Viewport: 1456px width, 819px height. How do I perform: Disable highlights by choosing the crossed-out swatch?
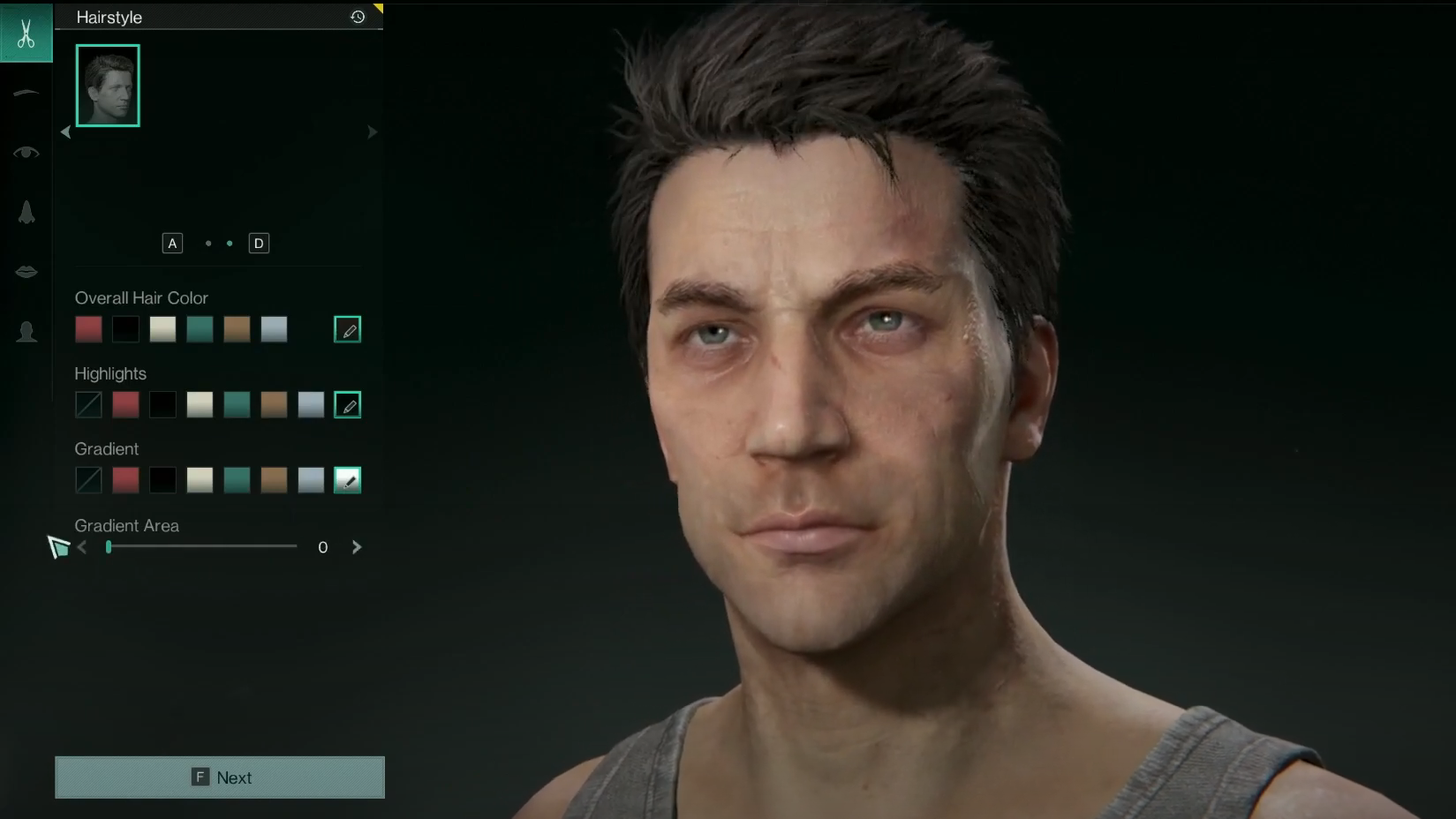pos(88,404)
